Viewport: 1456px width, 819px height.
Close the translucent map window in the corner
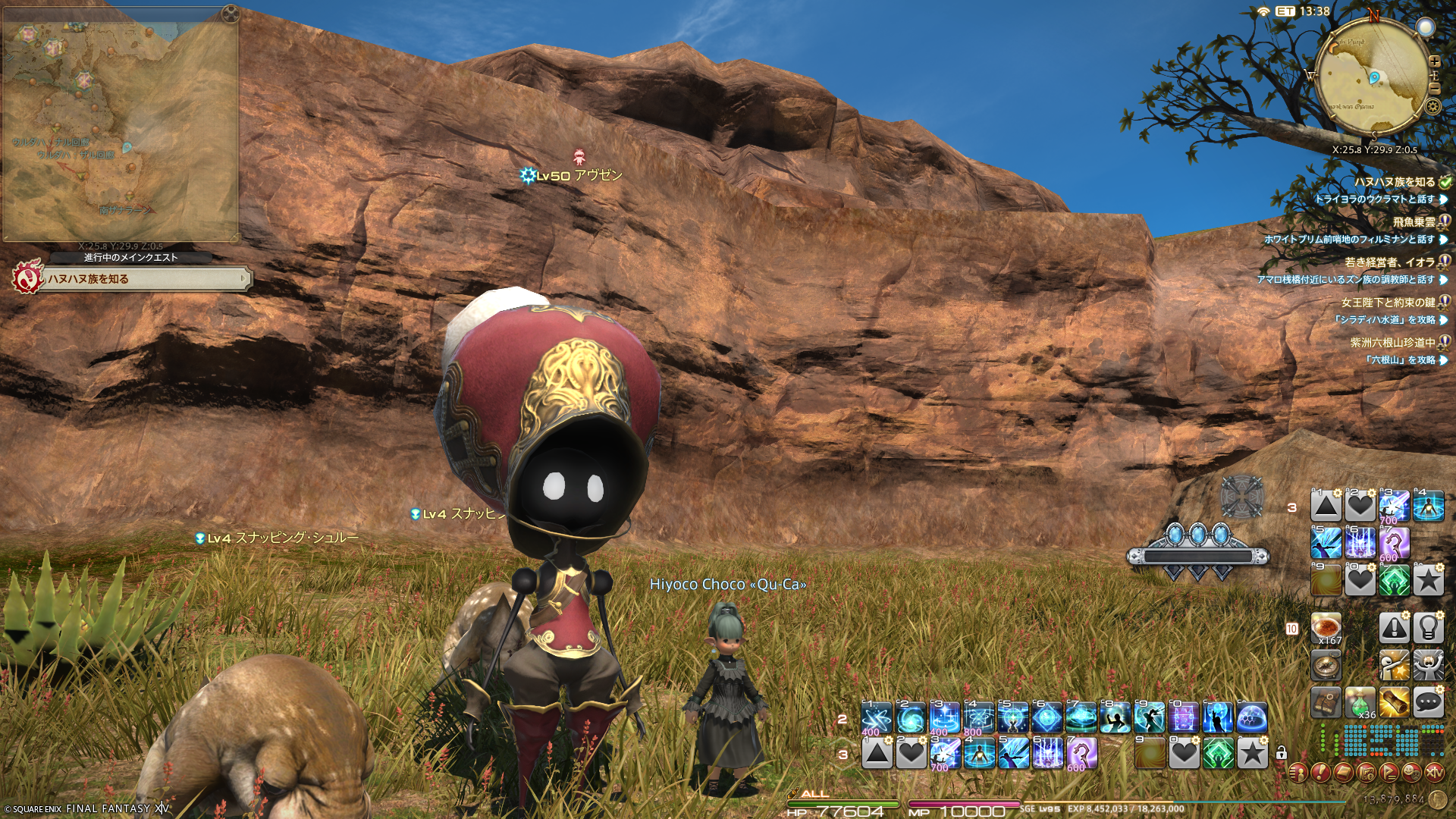[x=231, y=13]
